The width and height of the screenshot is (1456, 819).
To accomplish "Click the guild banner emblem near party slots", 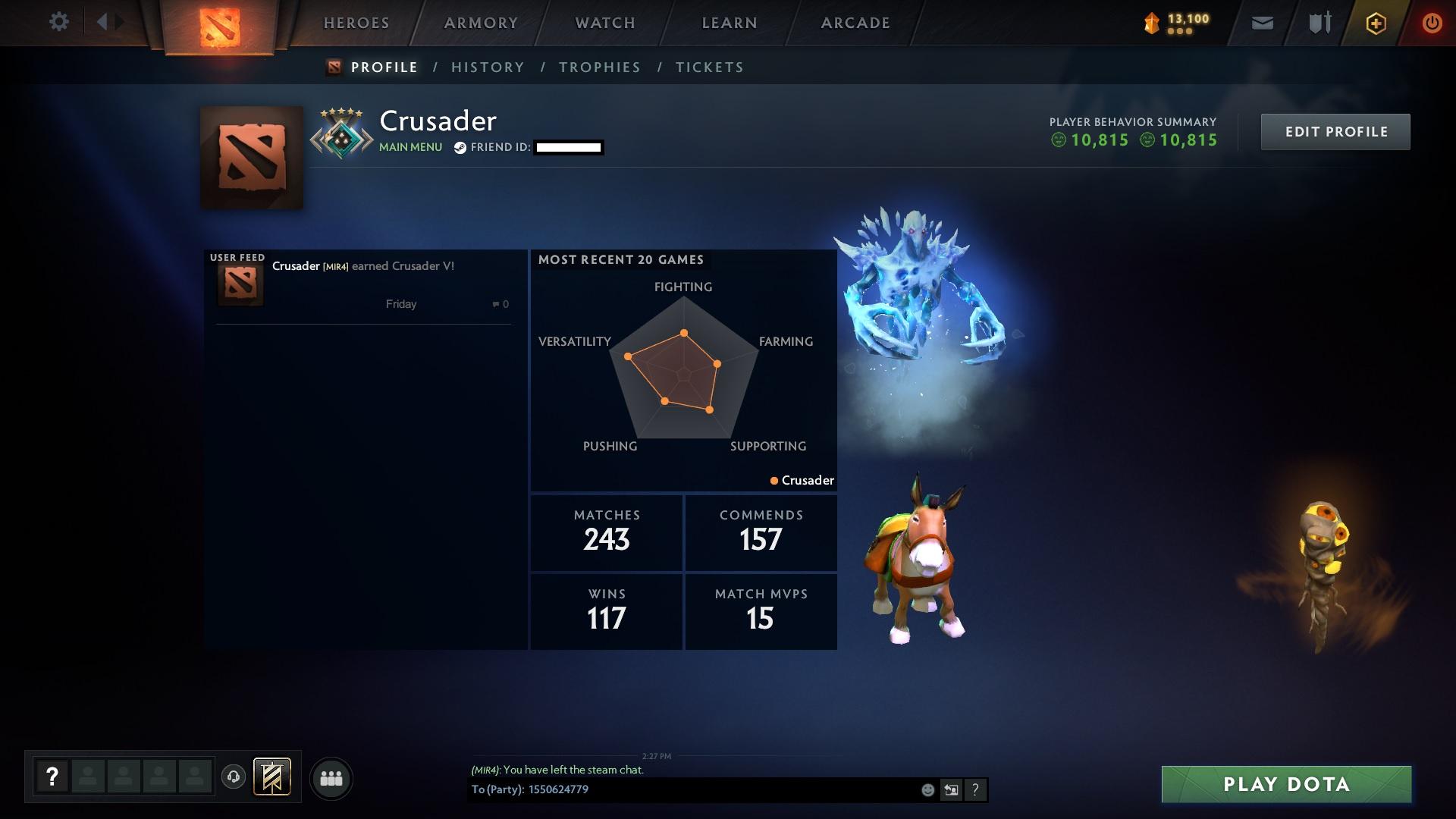I will coord(271,777).
